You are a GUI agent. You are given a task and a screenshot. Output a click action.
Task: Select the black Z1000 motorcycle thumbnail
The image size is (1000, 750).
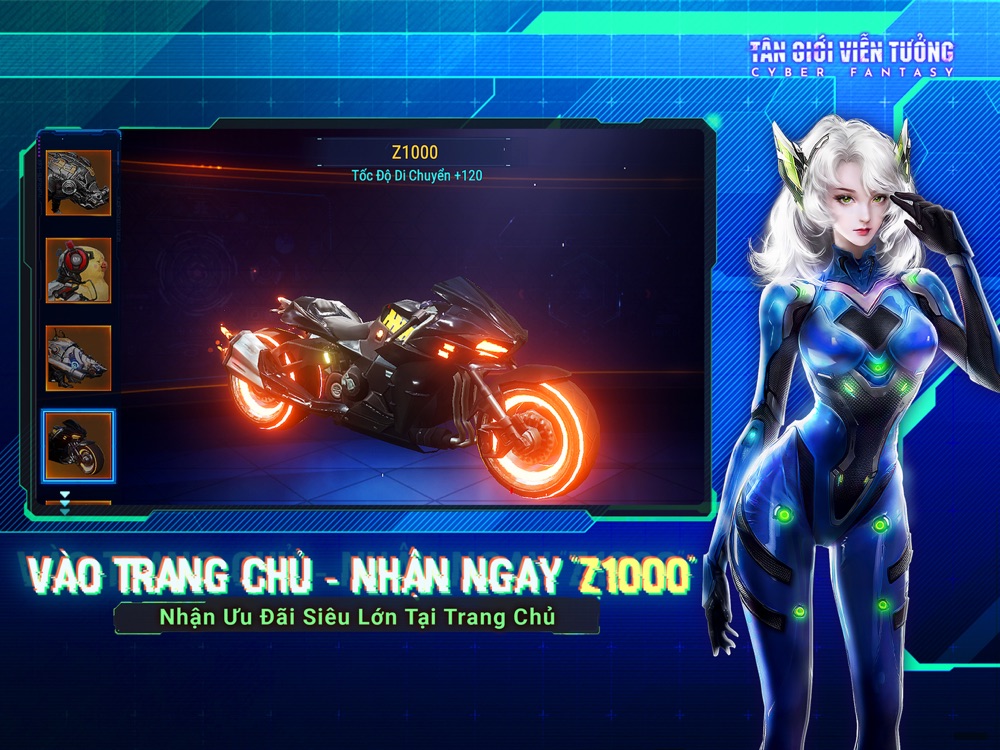click(x=78, y=445)
